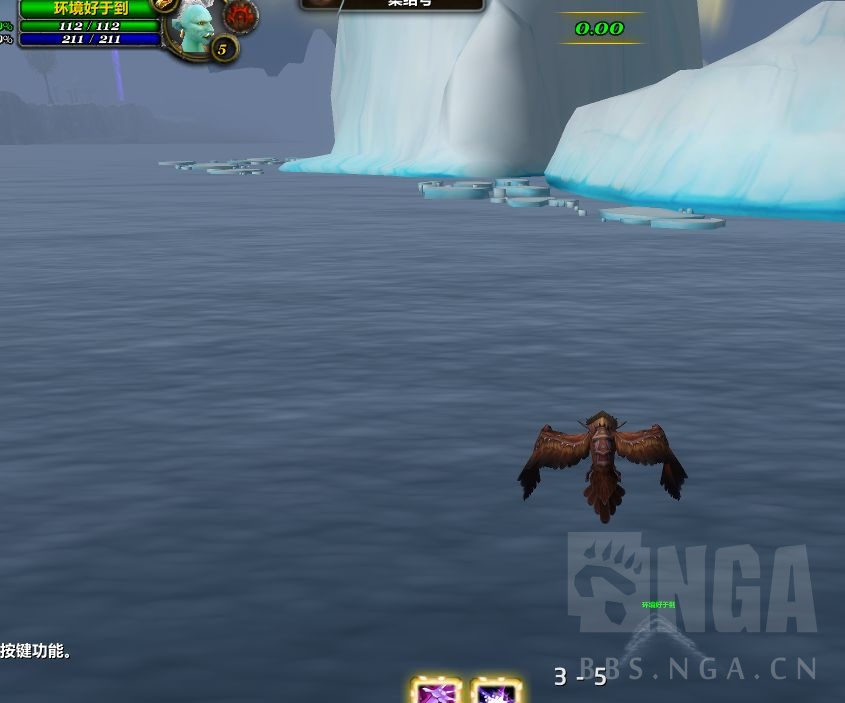The image size is (845, 703).
Task: Use the dark purple burst ability
Action: point(497,691)
